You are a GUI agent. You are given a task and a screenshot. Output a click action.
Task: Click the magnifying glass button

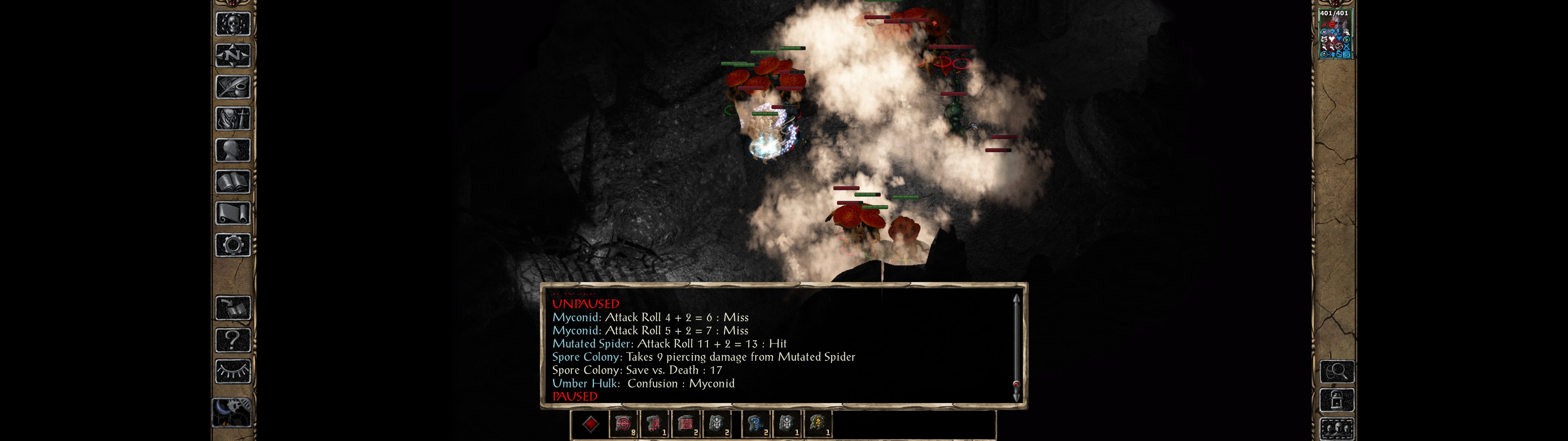[1336, 371]
